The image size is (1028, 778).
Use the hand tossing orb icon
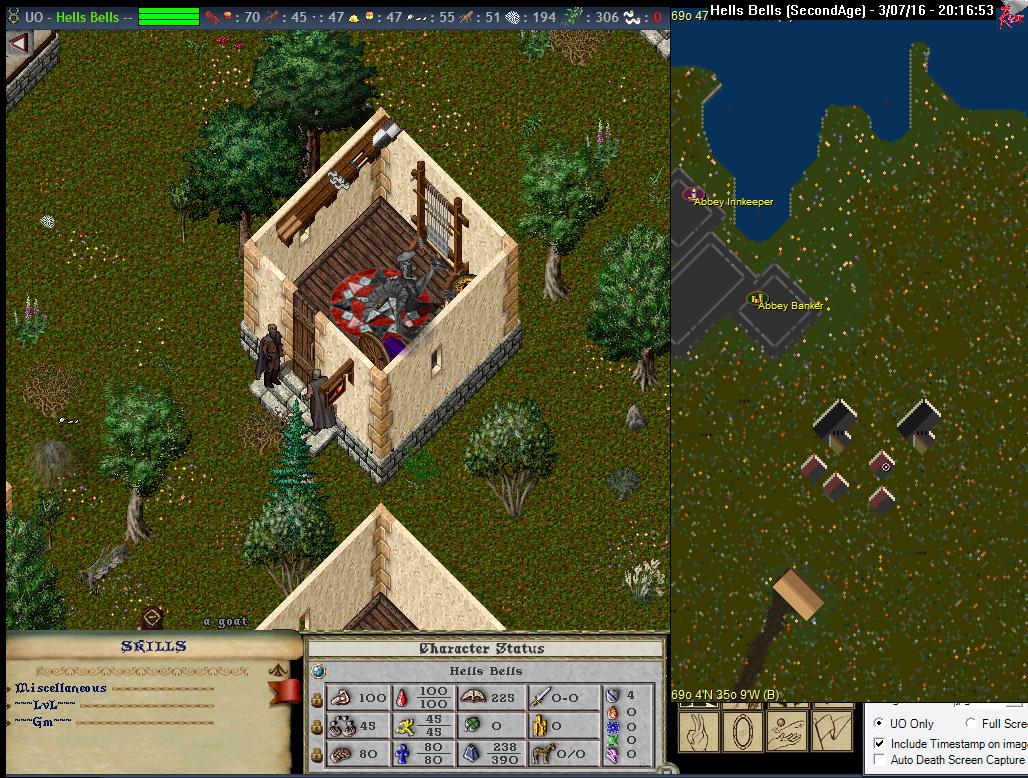787,731
